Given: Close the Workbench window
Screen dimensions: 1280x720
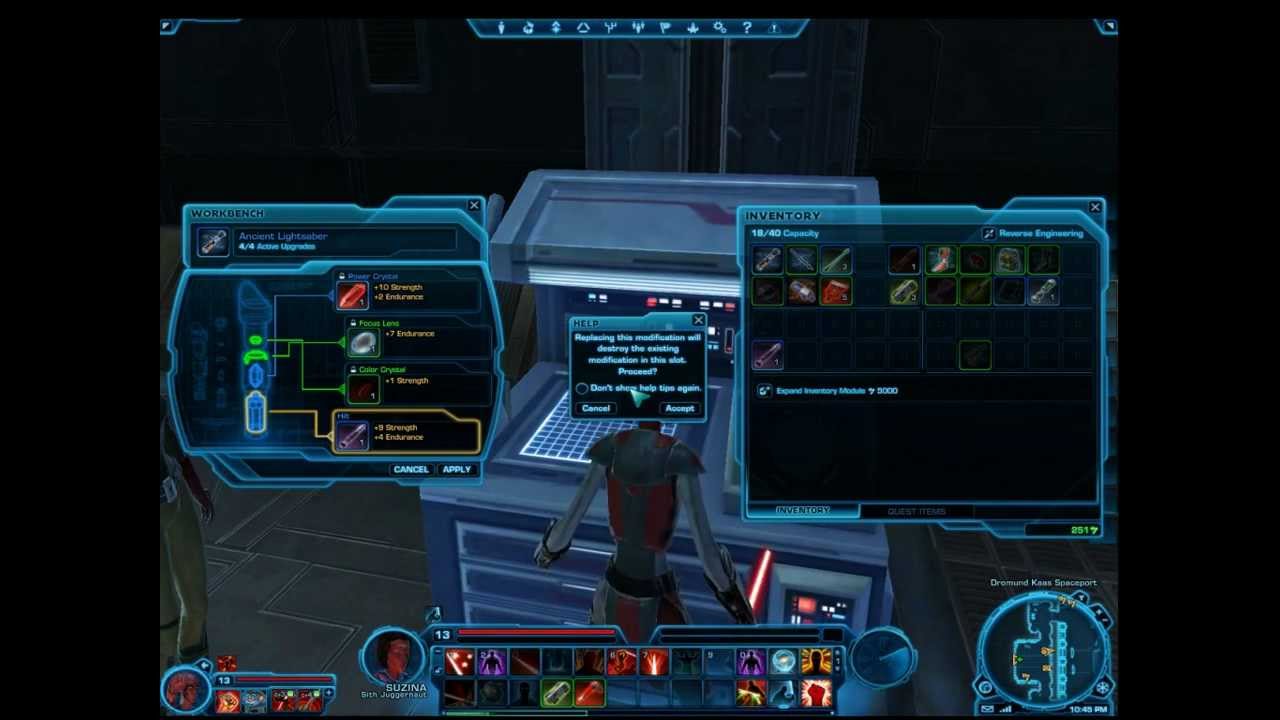Looking at the screenshot, I should tap(474, 206).
